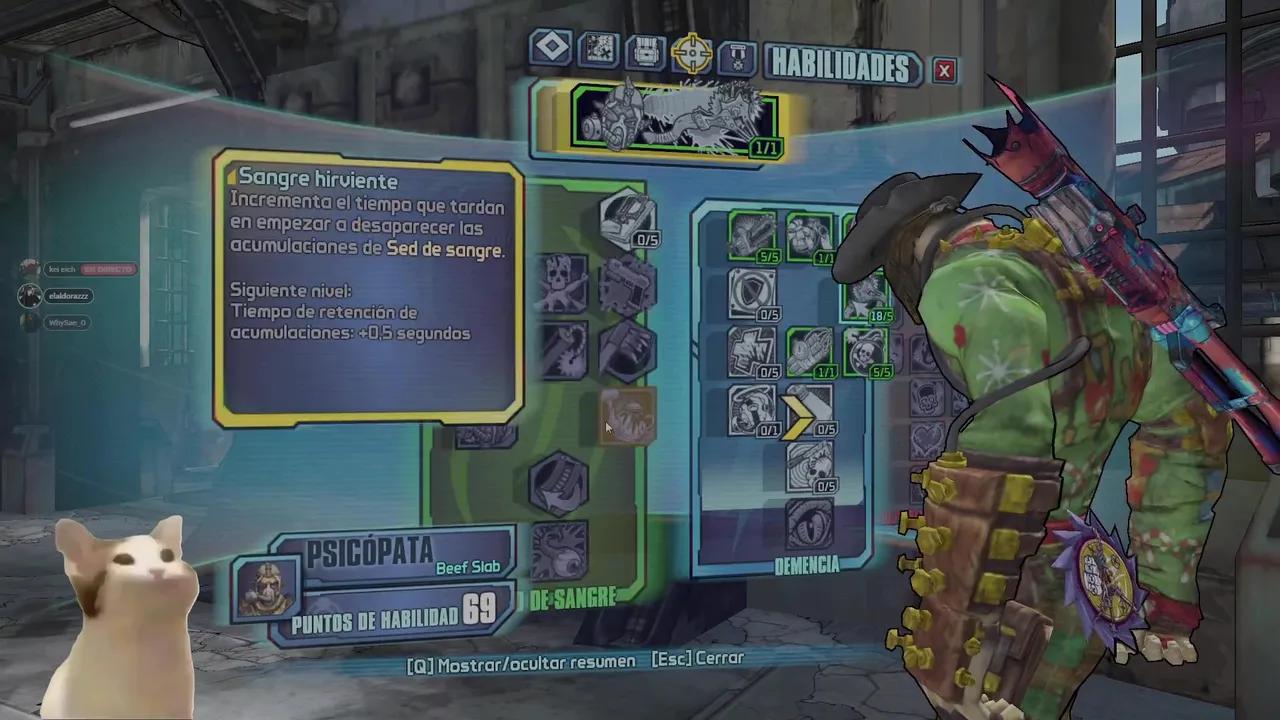
Task: Select the eyeball skill in the blood tree
Action: click(x=558, y=550)
